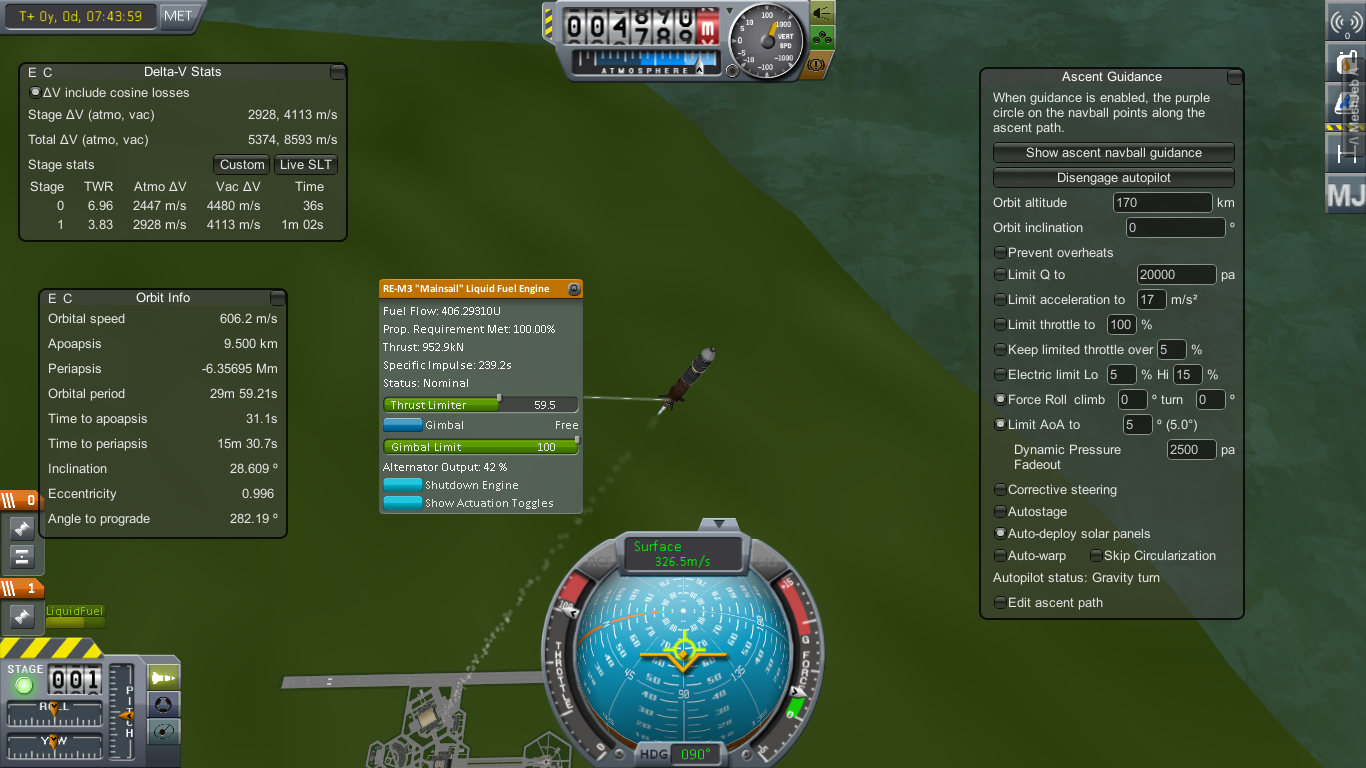Open the MechJeb MJ menu tab
Image resolution: width=1366 pixels, height=768 pixels.
pos(1345,194)
